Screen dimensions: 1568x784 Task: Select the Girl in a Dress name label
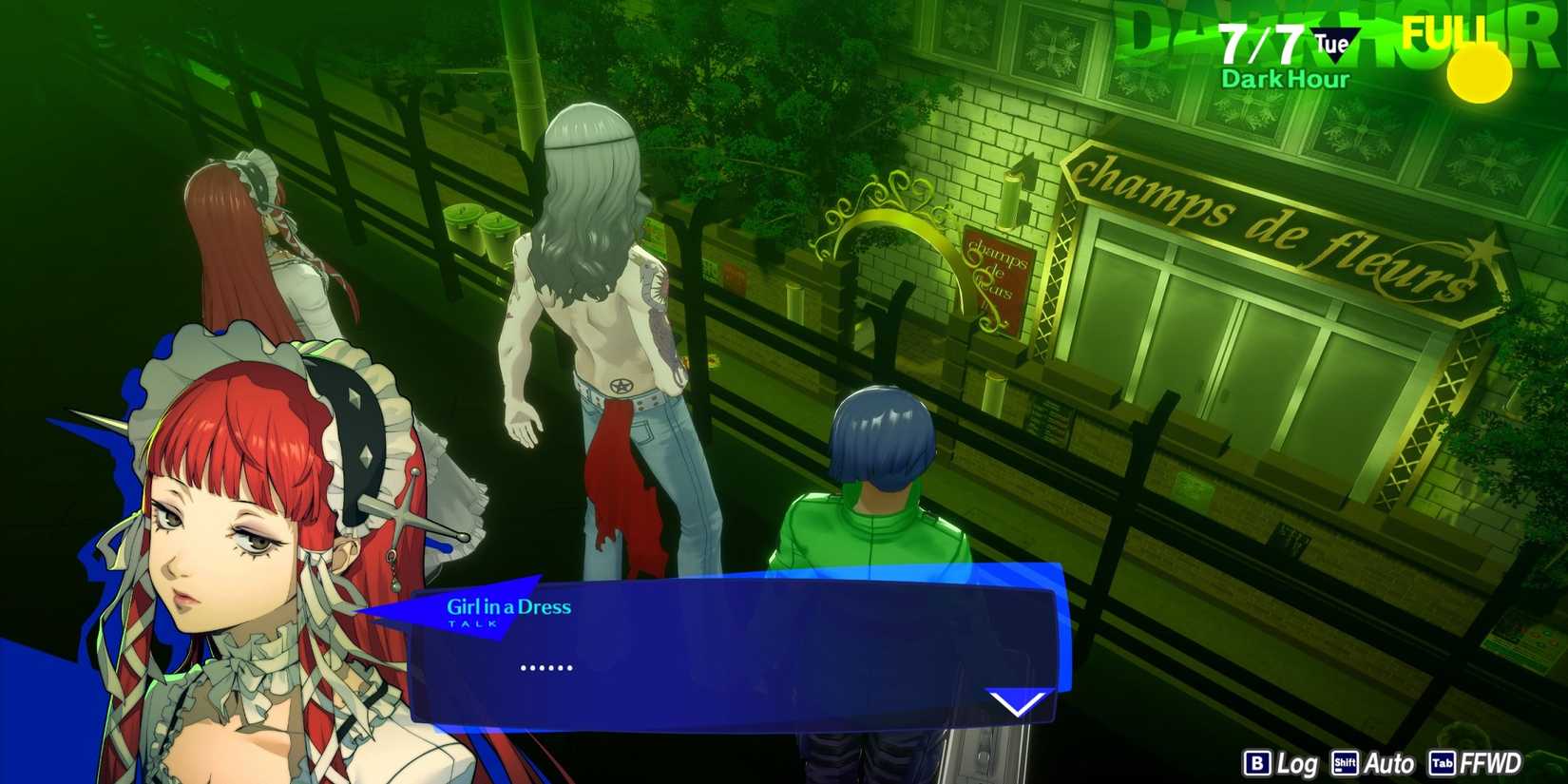pos(508,606)
